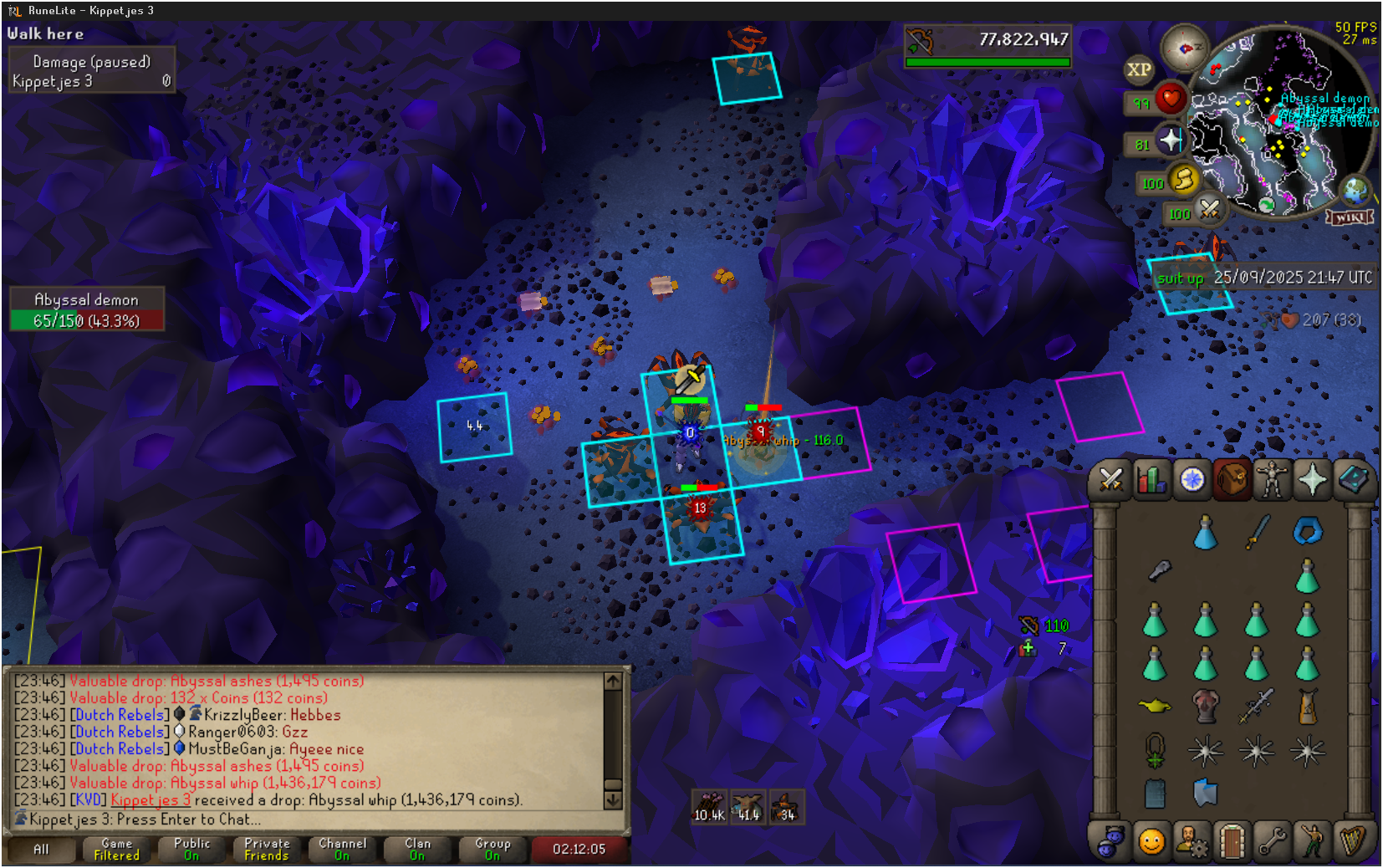The height and width of the screenshot is (868, 1383).
Task: Select the yellow genie lamp in inventory
Action: pos(1155,706)
